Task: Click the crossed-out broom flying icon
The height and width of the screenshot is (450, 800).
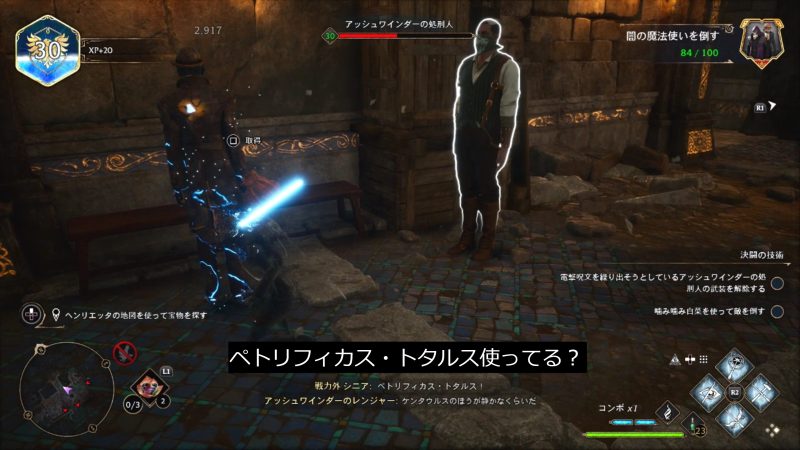Action: pos(125,352)
